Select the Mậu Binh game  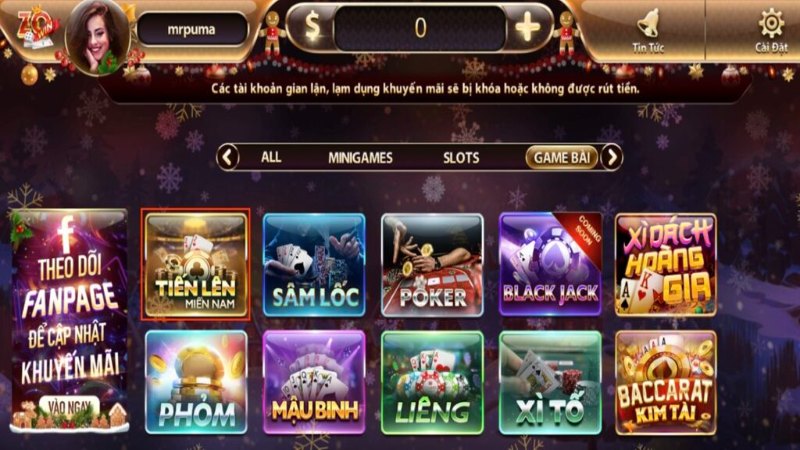point(314,382)
